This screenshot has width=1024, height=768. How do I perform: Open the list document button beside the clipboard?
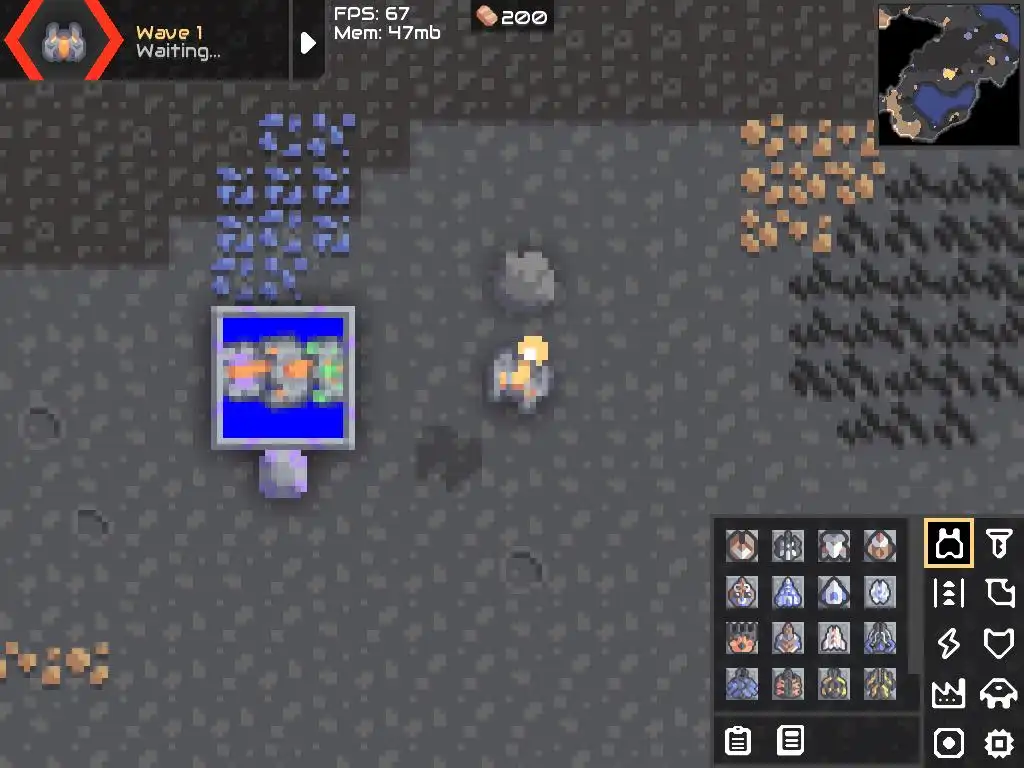pos(791,741)
